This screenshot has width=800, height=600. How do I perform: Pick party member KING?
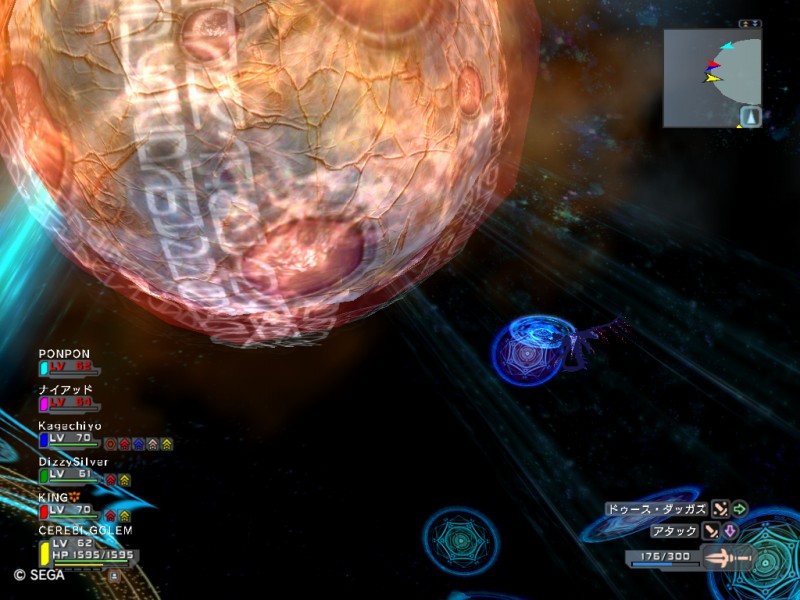pos(60,497)
